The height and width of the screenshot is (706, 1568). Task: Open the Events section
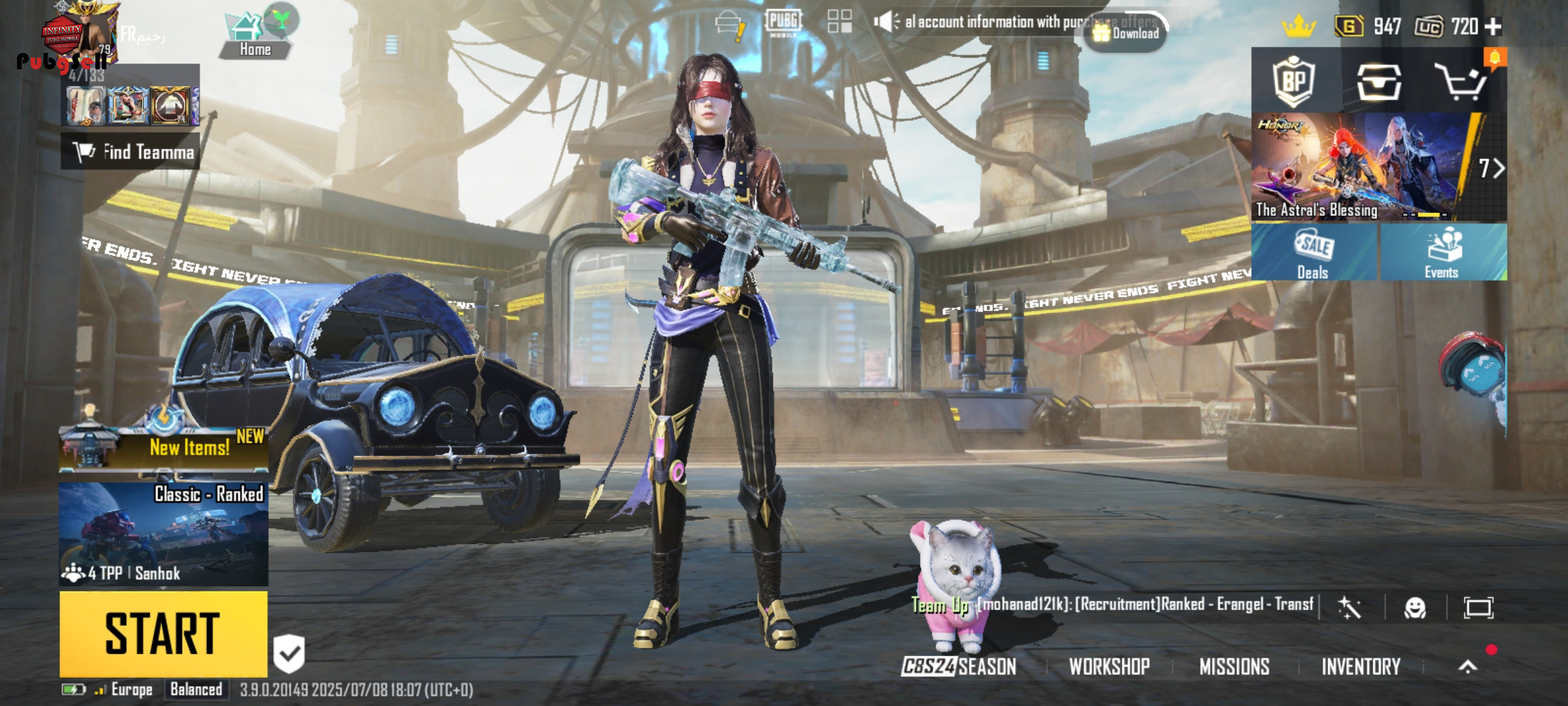[1442, 252]
